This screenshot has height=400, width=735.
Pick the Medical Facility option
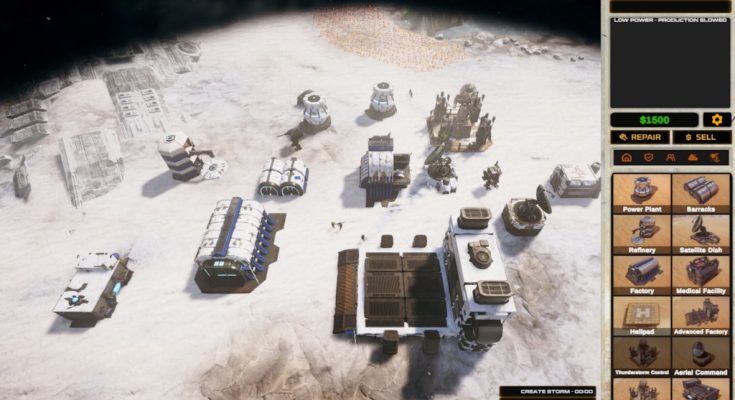pos(700,274)
